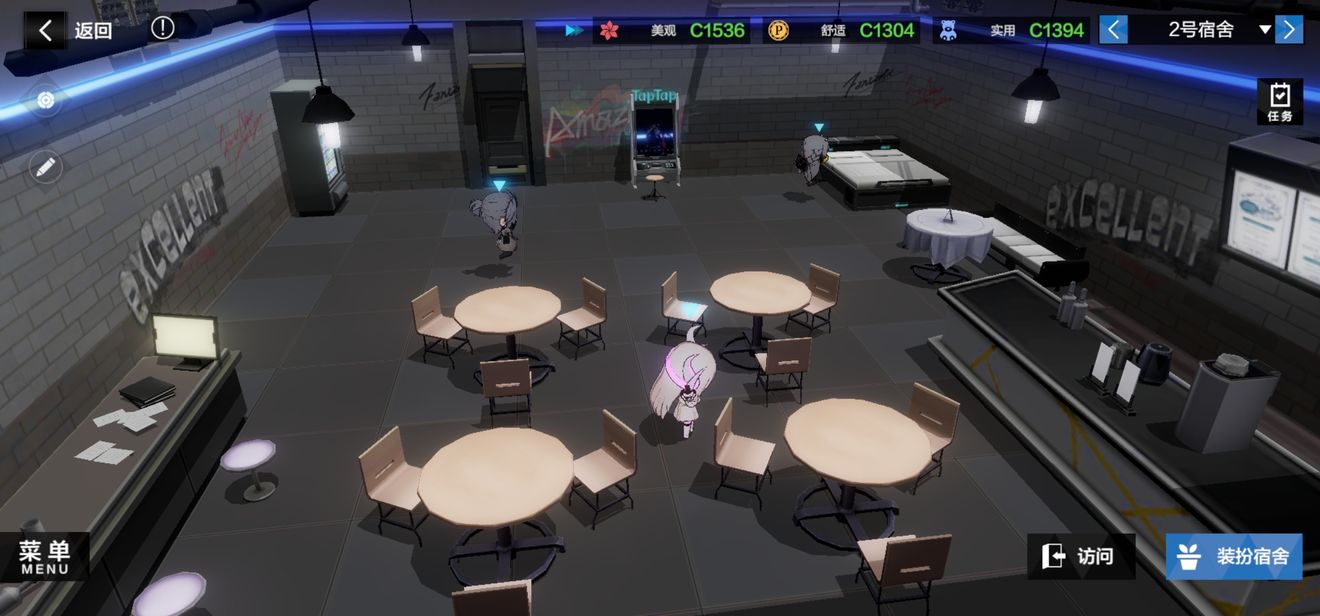
Task: Select the pink-haloed chibi character
Action: pyautogui.click(x=684, y=387)
